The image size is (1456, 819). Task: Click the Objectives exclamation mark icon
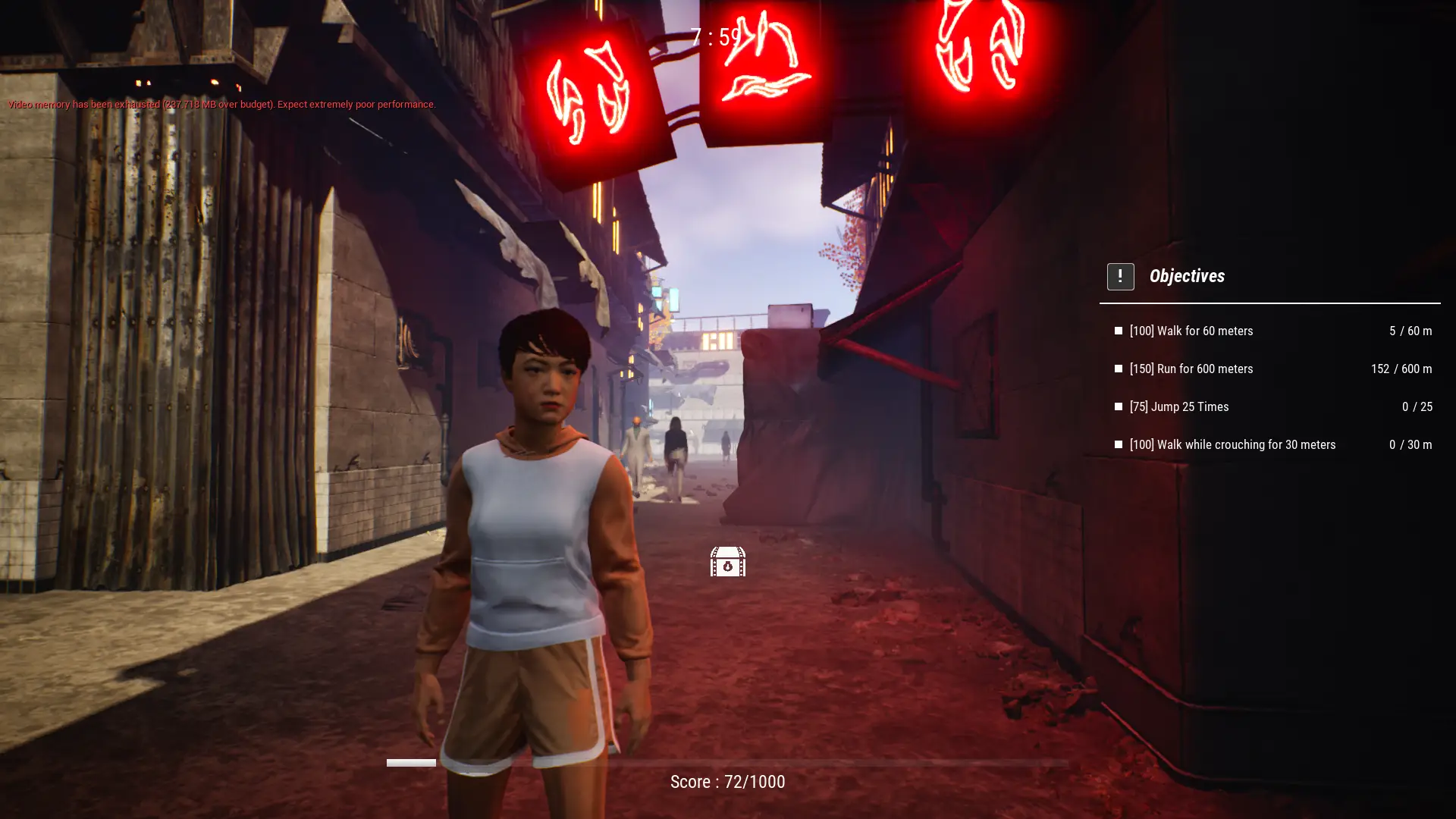pyautogui.click(x=1120, y=277)
